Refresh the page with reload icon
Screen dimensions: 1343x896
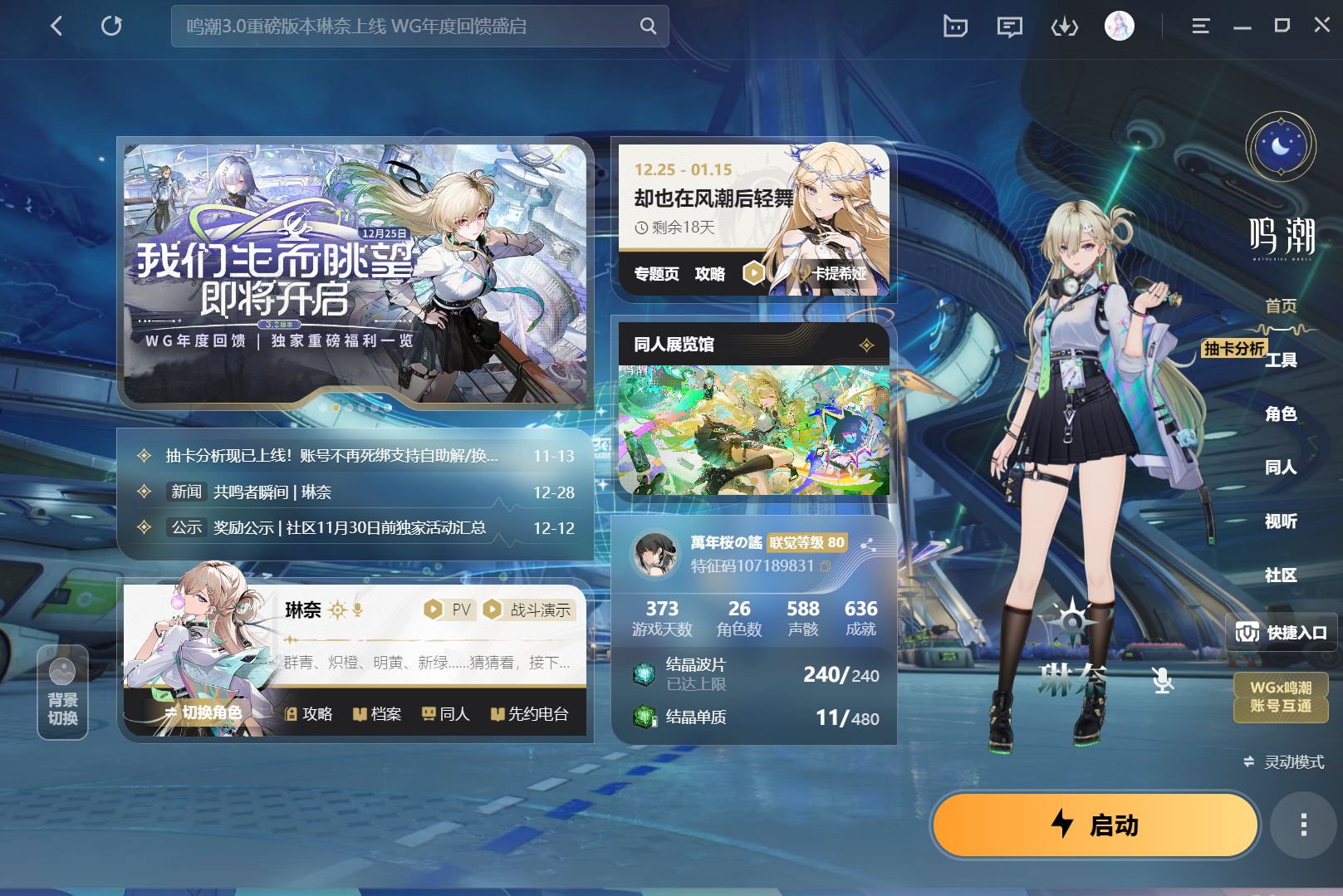point(111,27)
